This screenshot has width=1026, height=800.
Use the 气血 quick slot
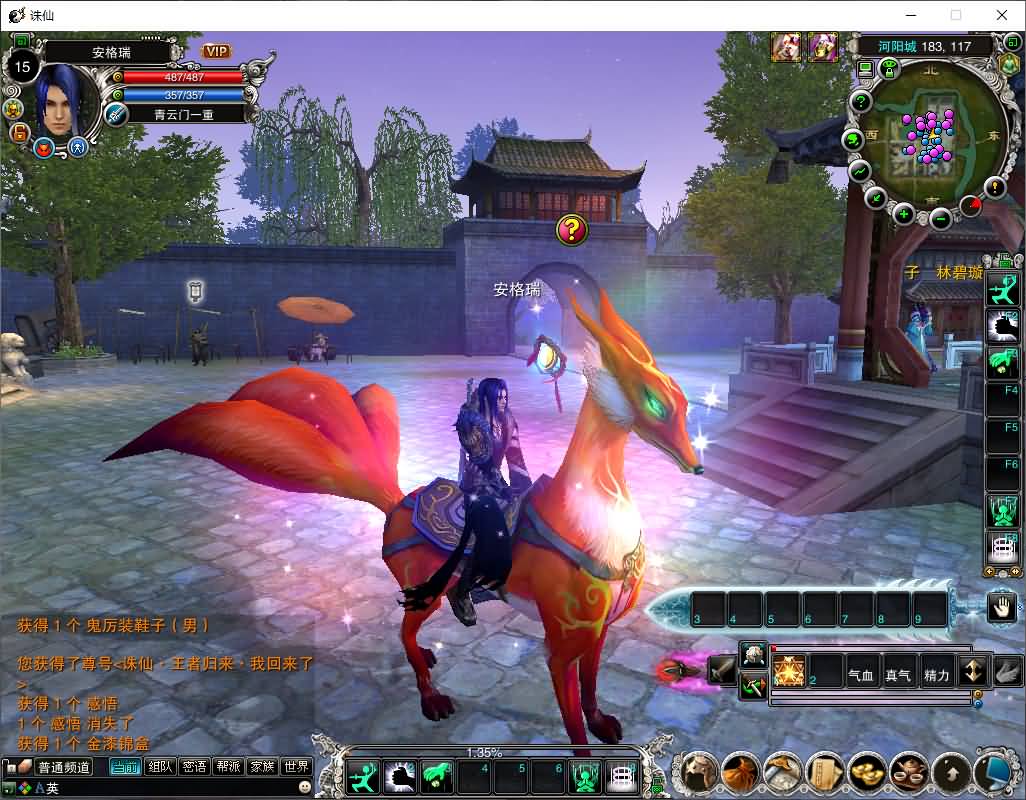pyautogui.click(x=862, y=675)
